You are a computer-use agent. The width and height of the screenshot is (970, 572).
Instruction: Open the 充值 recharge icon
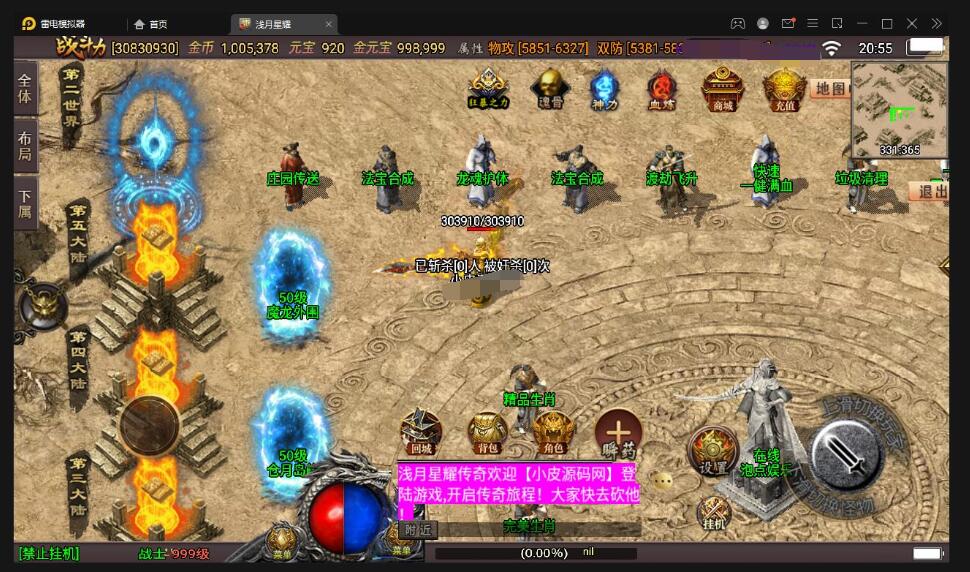(x=784, y=87)
